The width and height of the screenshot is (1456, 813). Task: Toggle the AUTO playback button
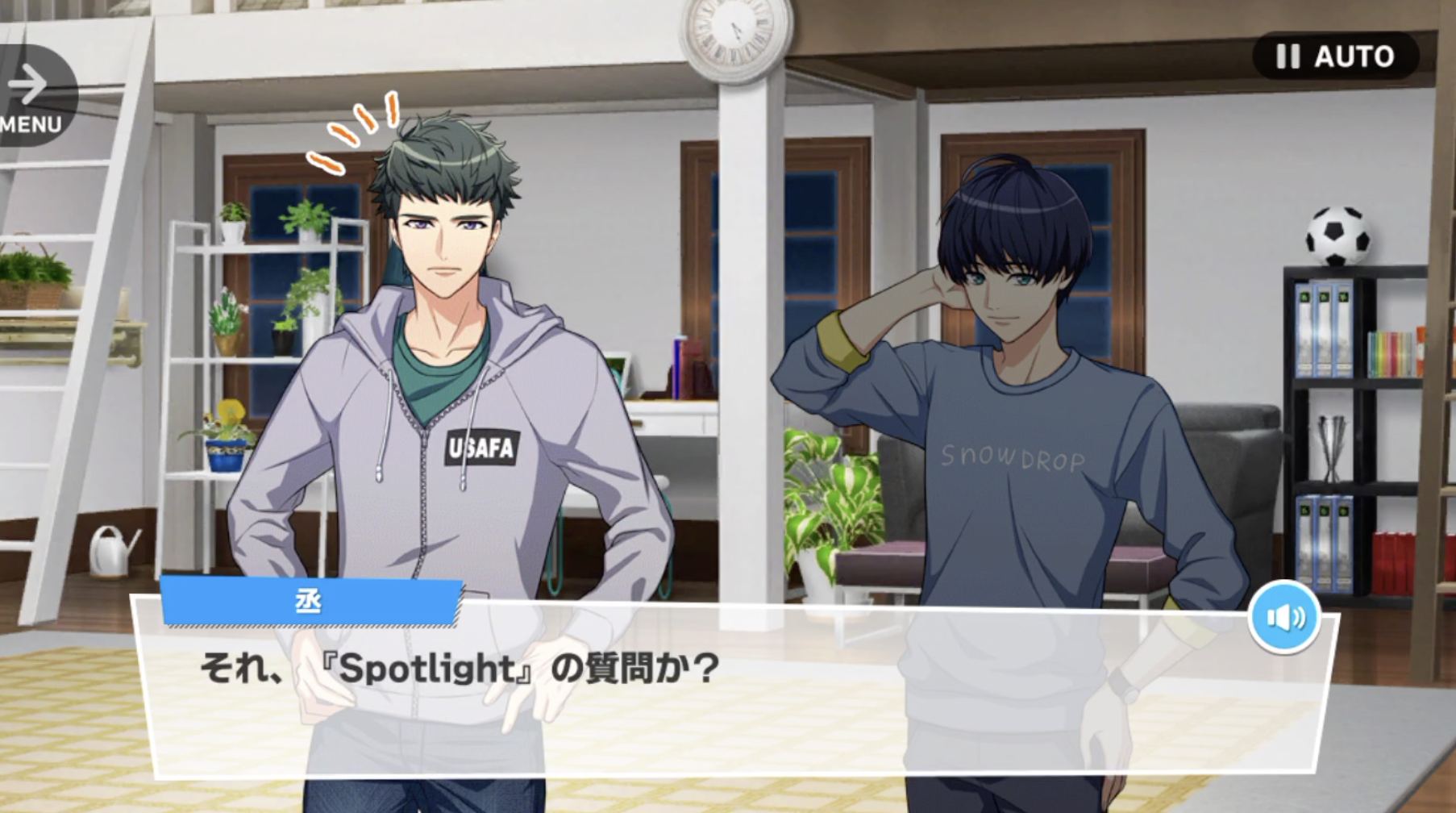(1335, 56)
